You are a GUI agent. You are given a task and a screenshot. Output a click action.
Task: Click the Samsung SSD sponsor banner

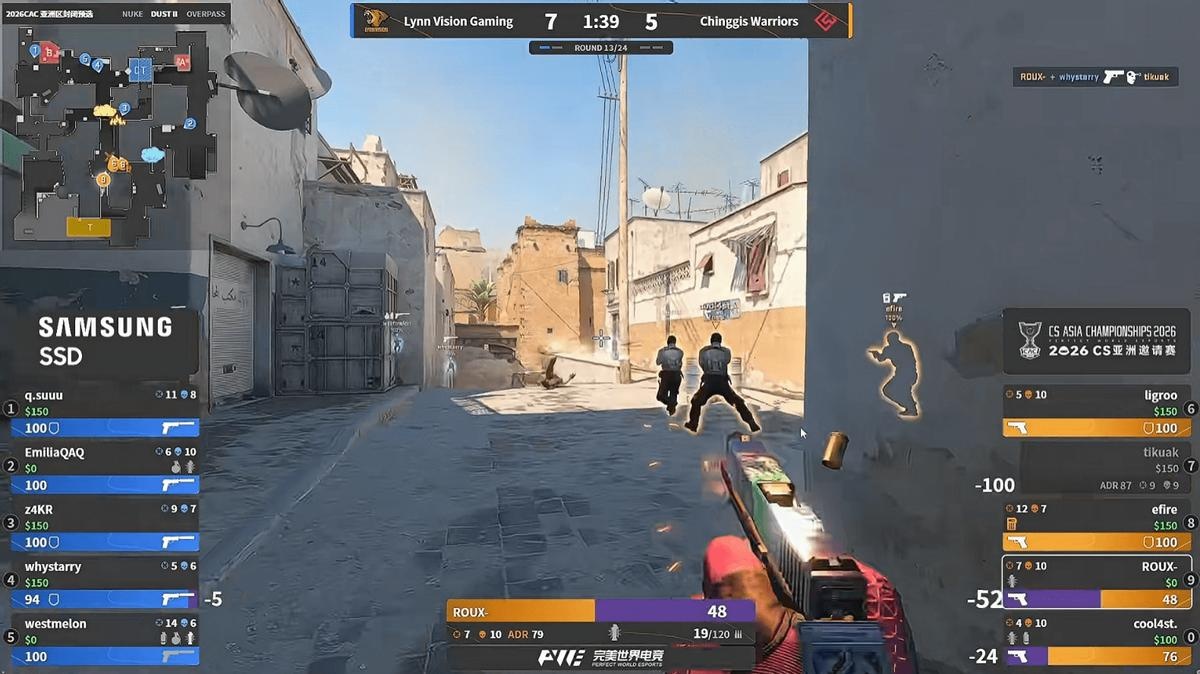(x=104, y=340)
